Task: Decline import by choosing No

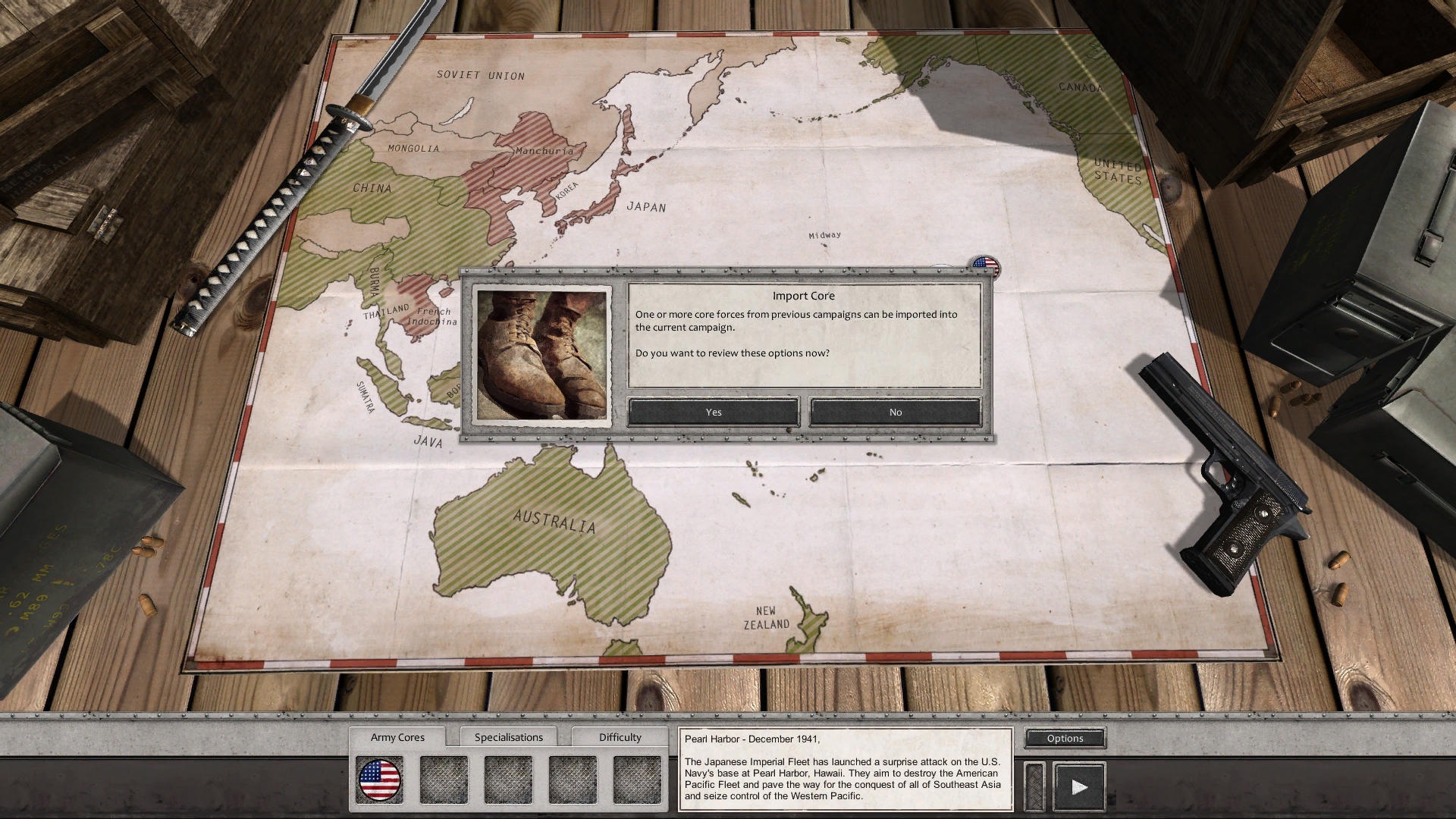Action: [895, 412]
